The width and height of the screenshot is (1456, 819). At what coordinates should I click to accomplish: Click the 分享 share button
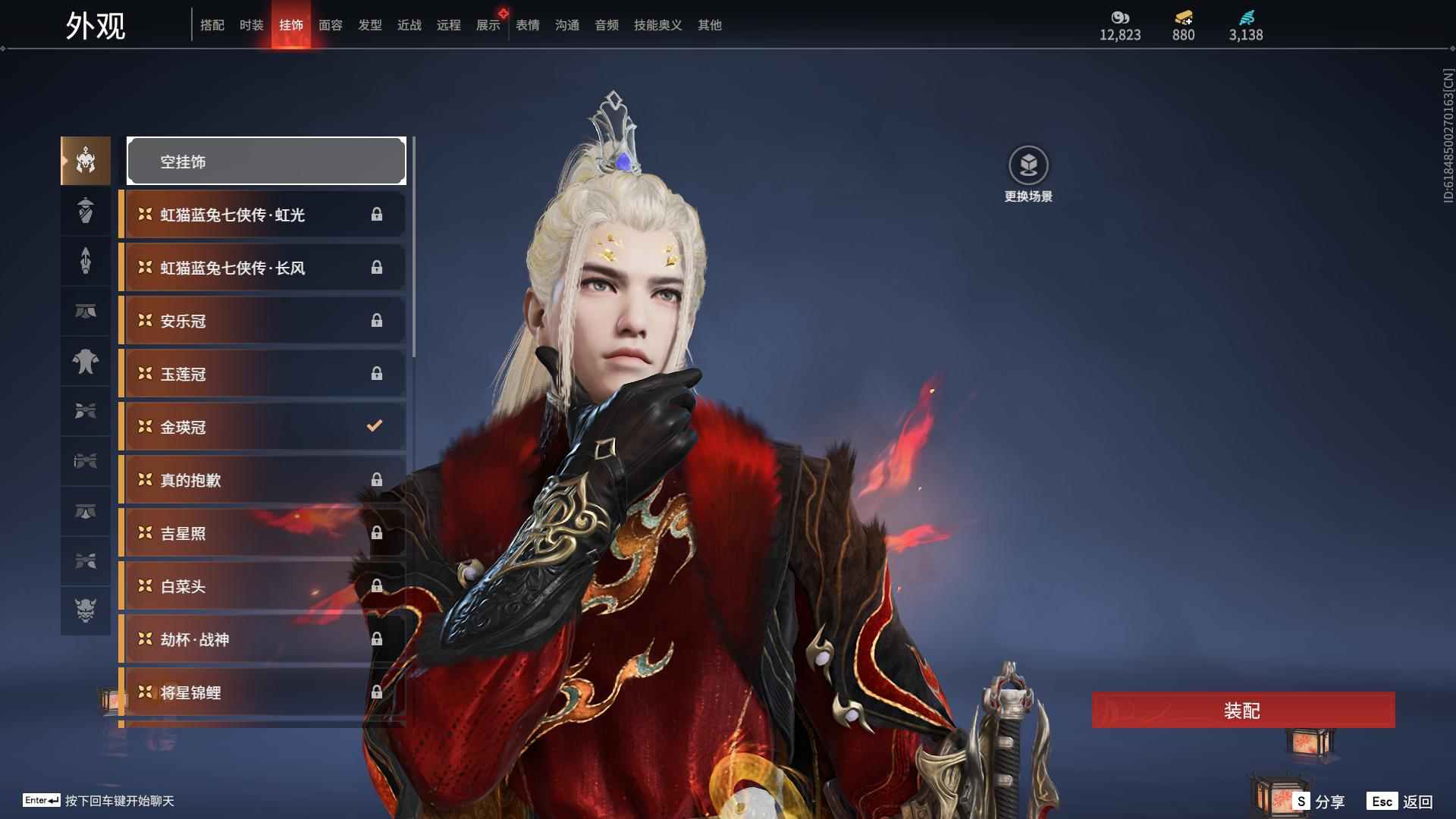point(1319,802)
